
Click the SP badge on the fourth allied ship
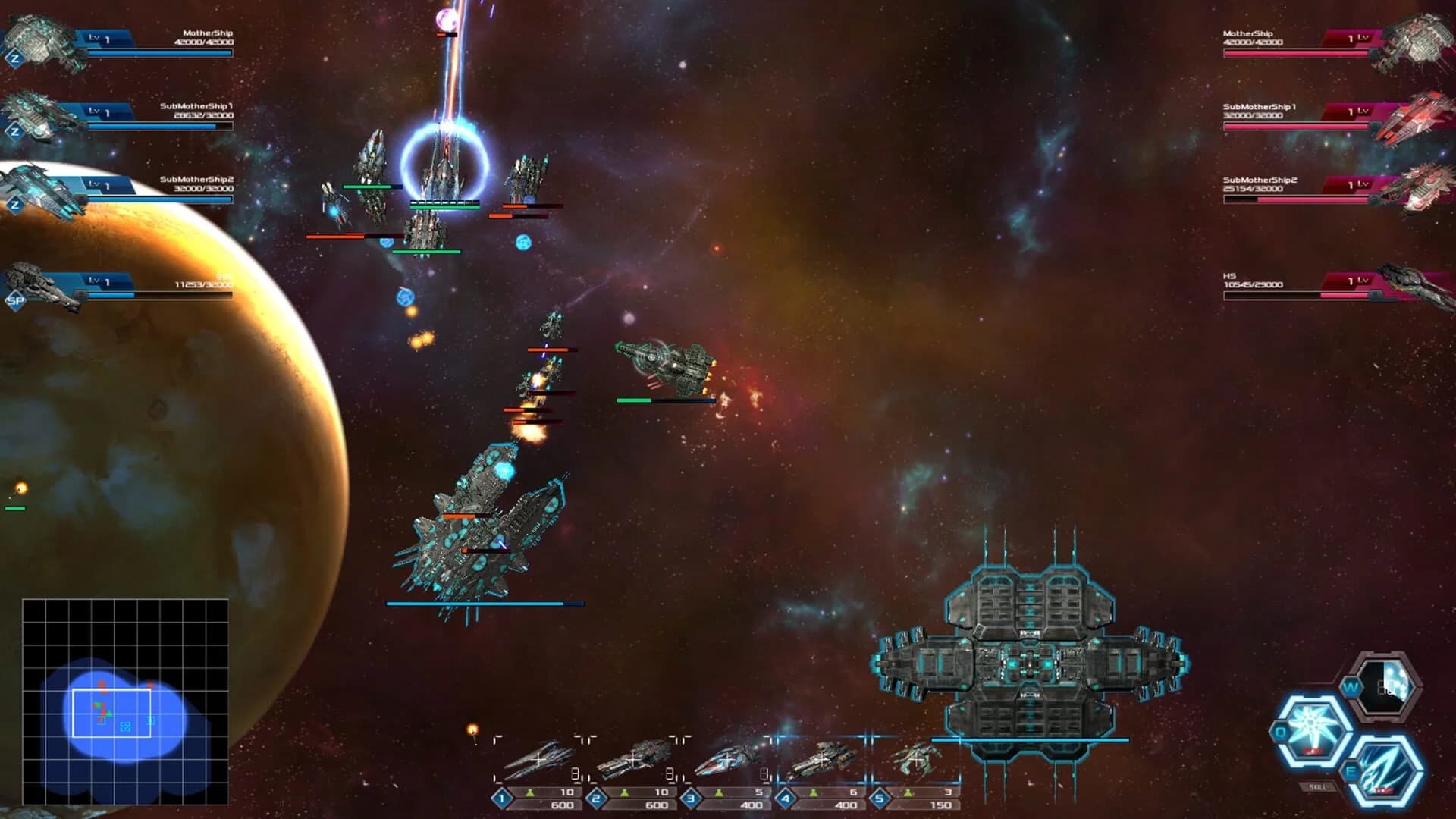pyautogui.click(x=15, y=301)
